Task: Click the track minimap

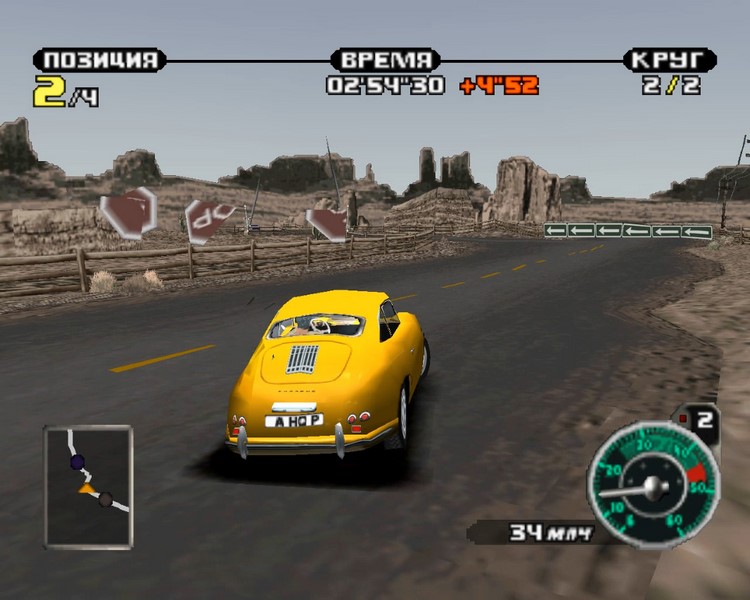Action: coord(88,486)
